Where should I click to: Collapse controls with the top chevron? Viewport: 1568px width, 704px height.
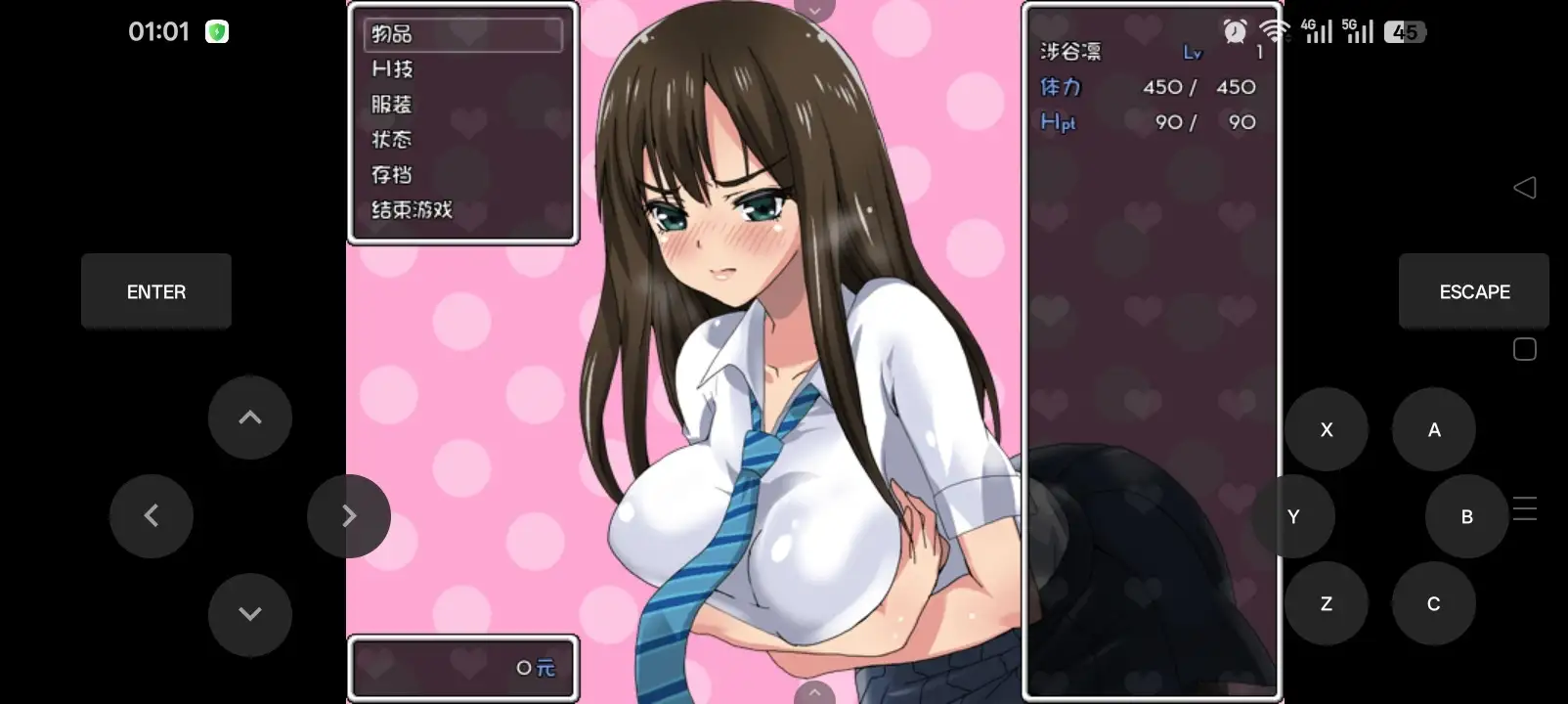click(814, 8)
